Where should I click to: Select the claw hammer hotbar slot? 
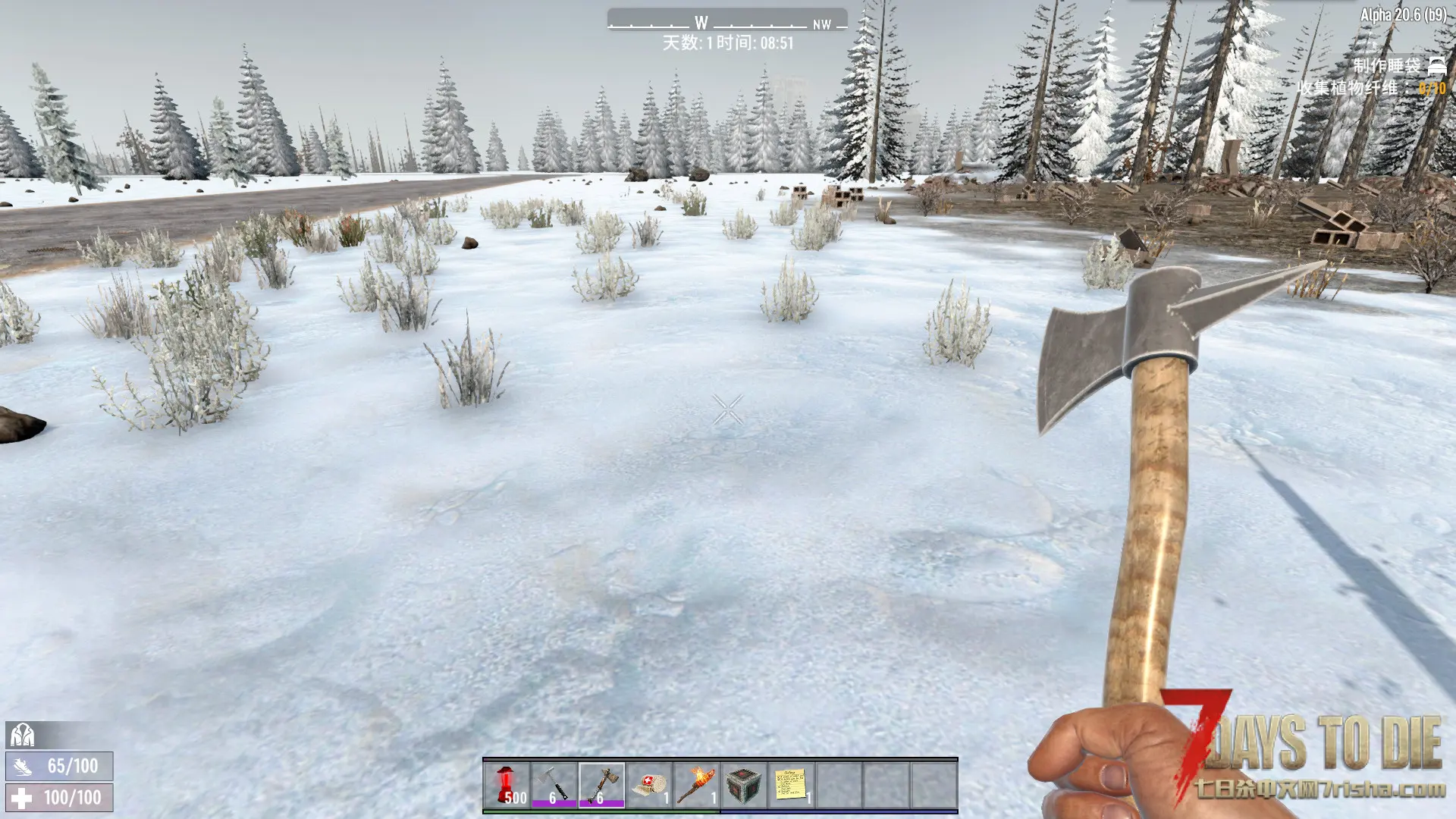554,785
